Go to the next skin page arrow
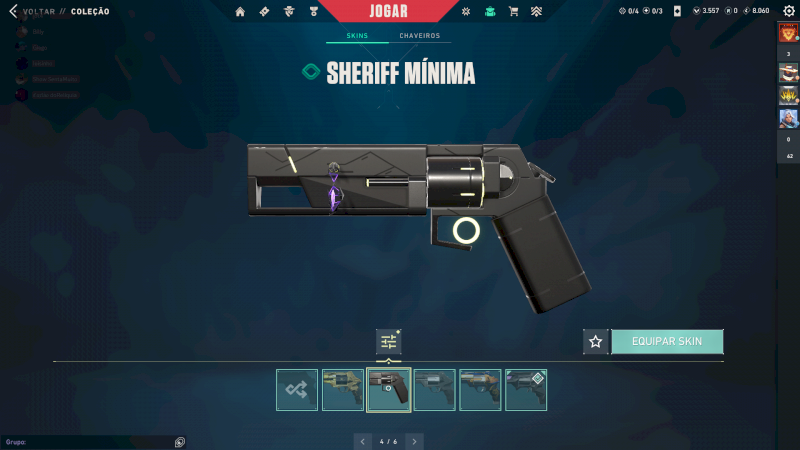 click(414, 441)
